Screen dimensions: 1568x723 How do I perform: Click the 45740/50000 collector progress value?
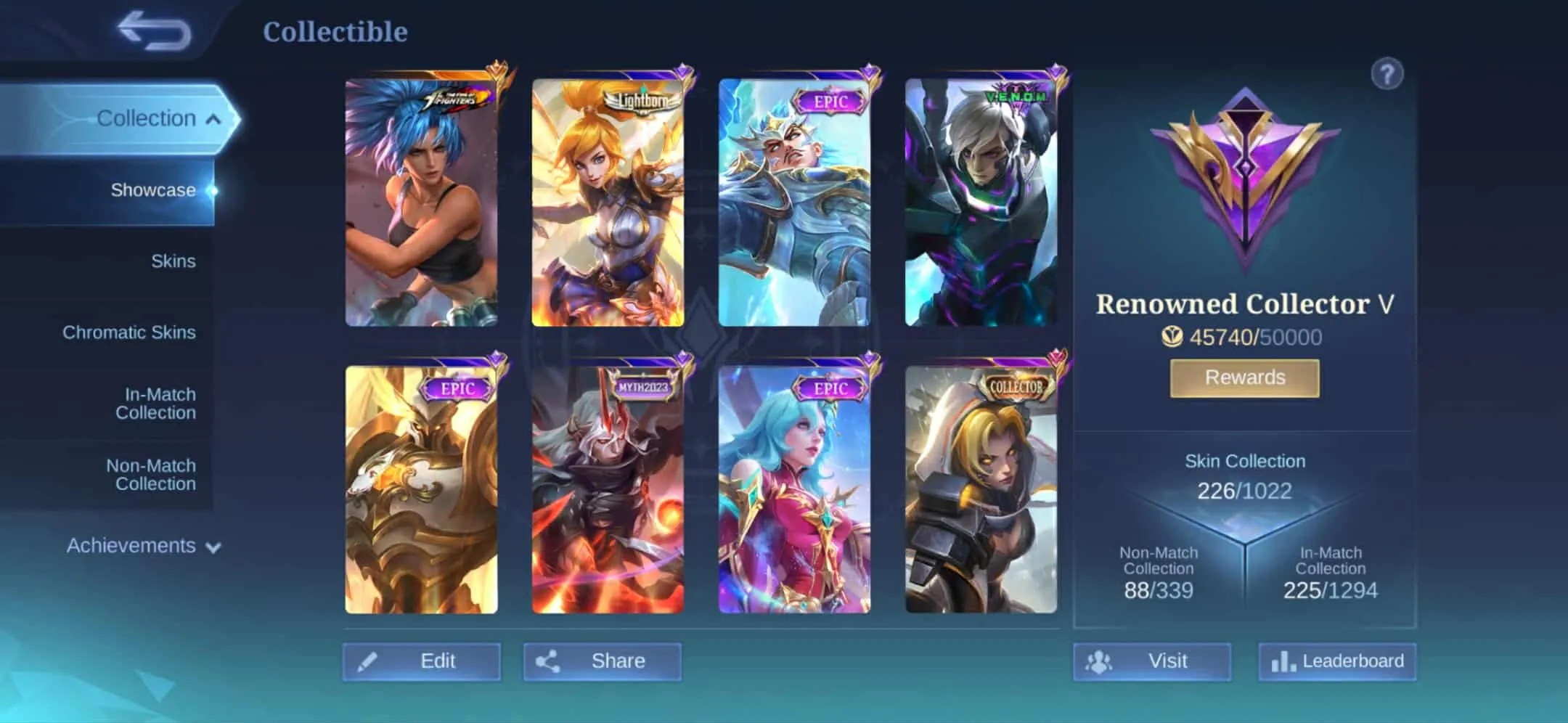coord(1256,337)
